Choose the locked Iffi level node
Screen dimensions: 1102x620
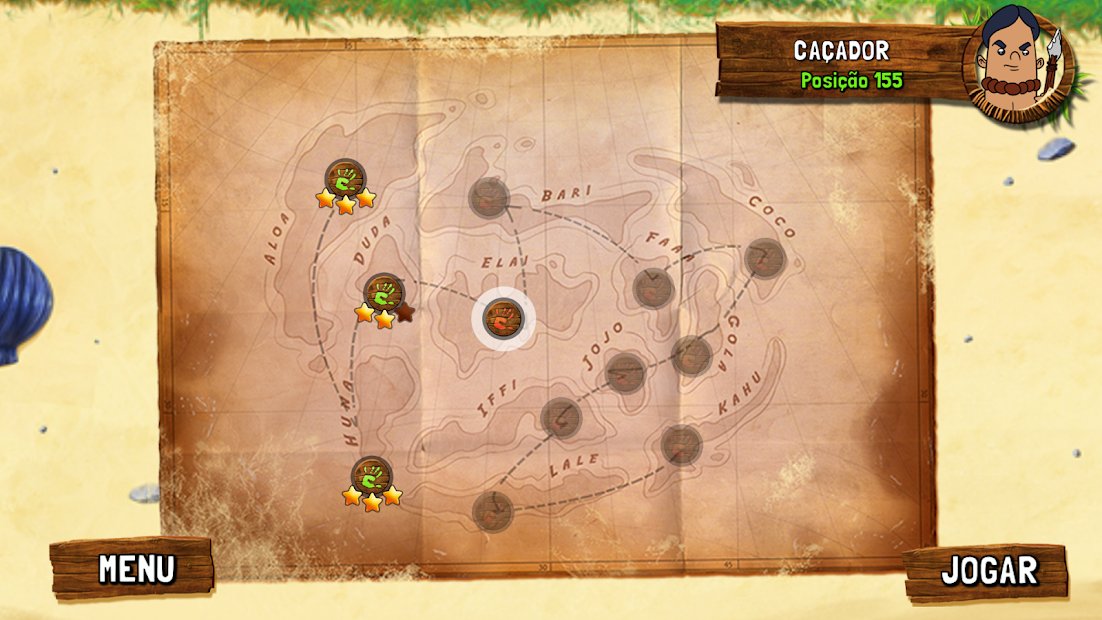click(560, 417)
